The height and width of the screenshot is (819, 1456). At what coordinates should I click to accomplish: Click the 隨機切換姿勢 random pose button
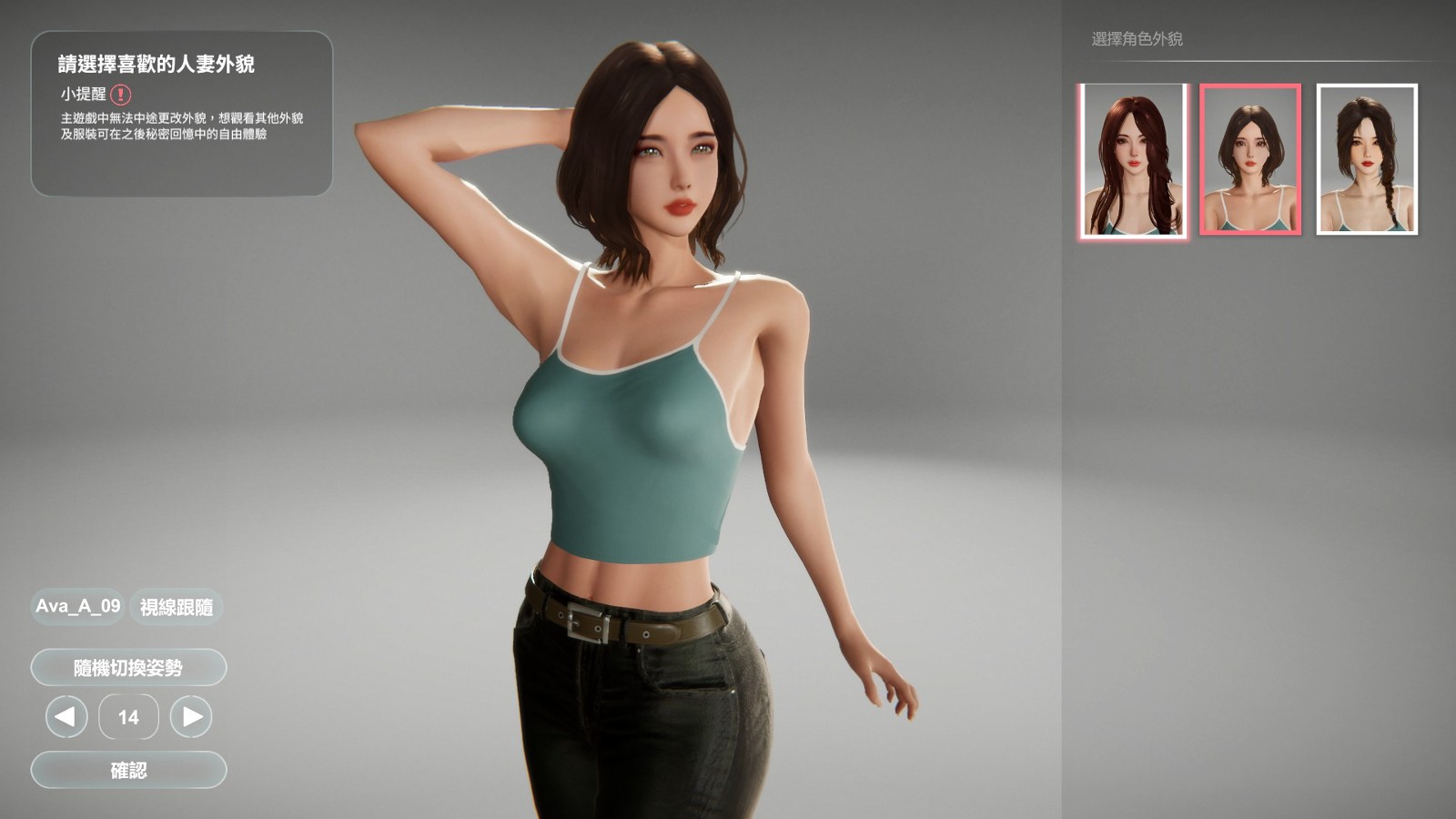pyautogui.click(x=128, y=668)
